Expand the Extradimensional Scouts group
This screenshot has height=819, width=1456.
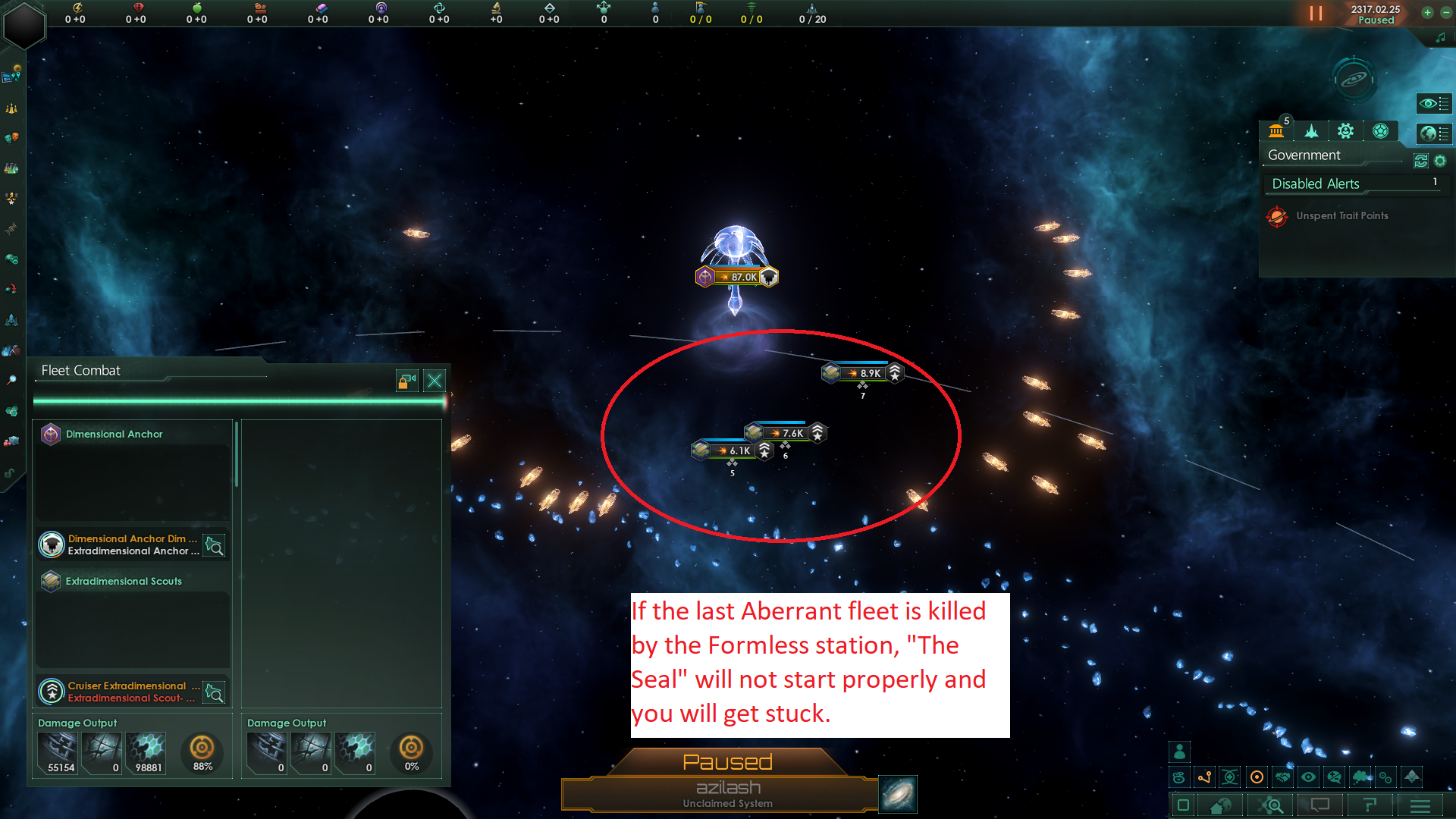point(124,581)
